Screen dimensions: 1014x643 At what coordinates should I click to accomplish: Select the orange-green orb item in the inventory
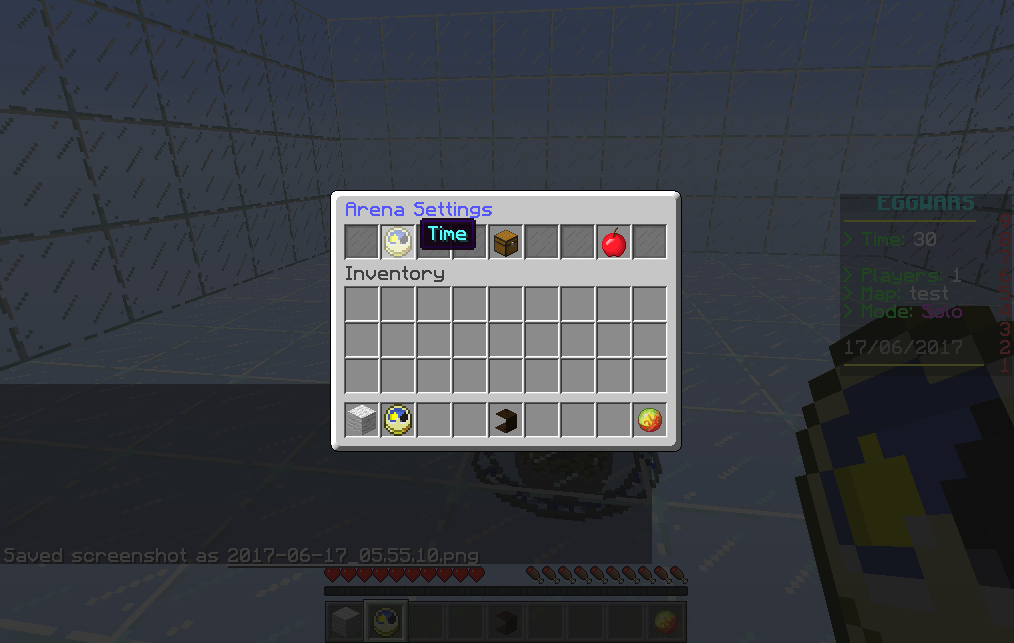[x=650, y=420]
